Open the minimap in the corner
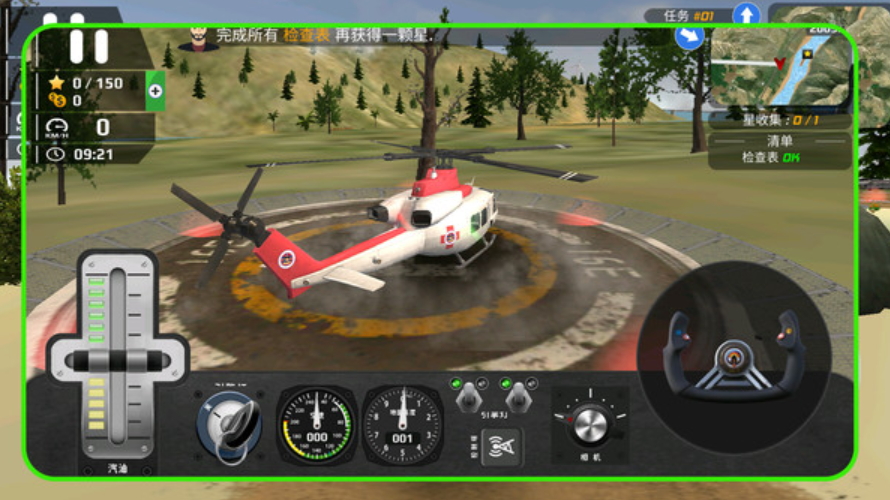This screenshot has width=890, height=500. [782, 64]
